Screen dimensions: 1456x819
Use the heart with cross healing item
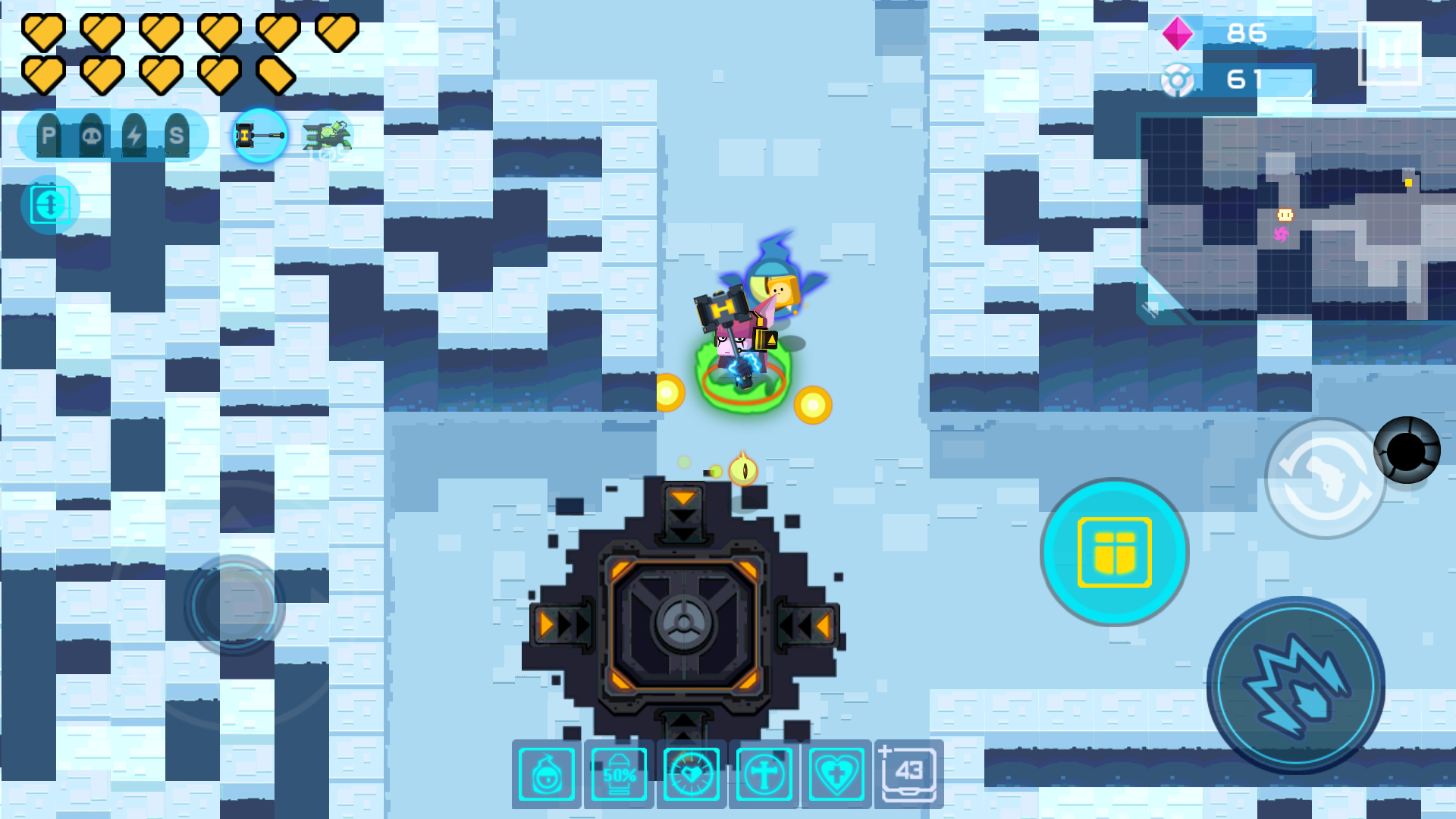coord(836,773)
